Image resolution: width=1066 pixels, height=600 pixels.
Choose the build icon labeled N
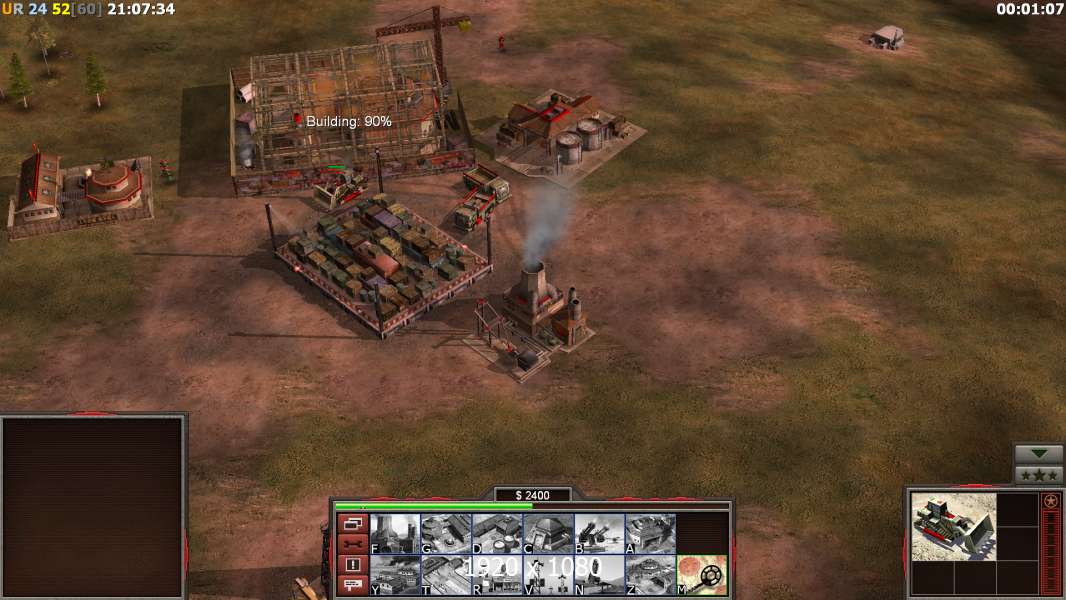click(599, 575)
